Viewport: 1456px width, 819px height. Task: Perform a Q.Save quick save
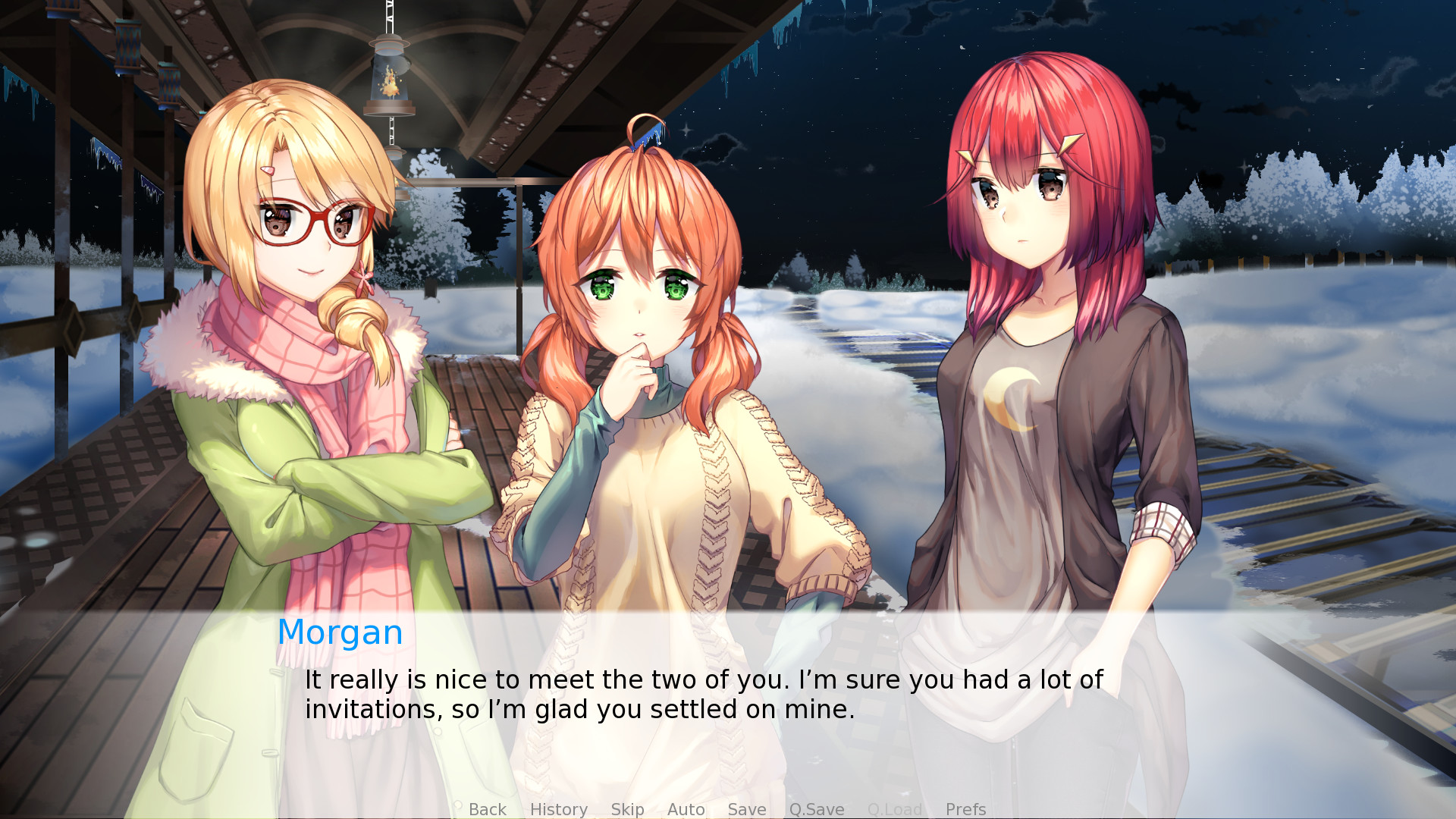(x=816, y=809)
